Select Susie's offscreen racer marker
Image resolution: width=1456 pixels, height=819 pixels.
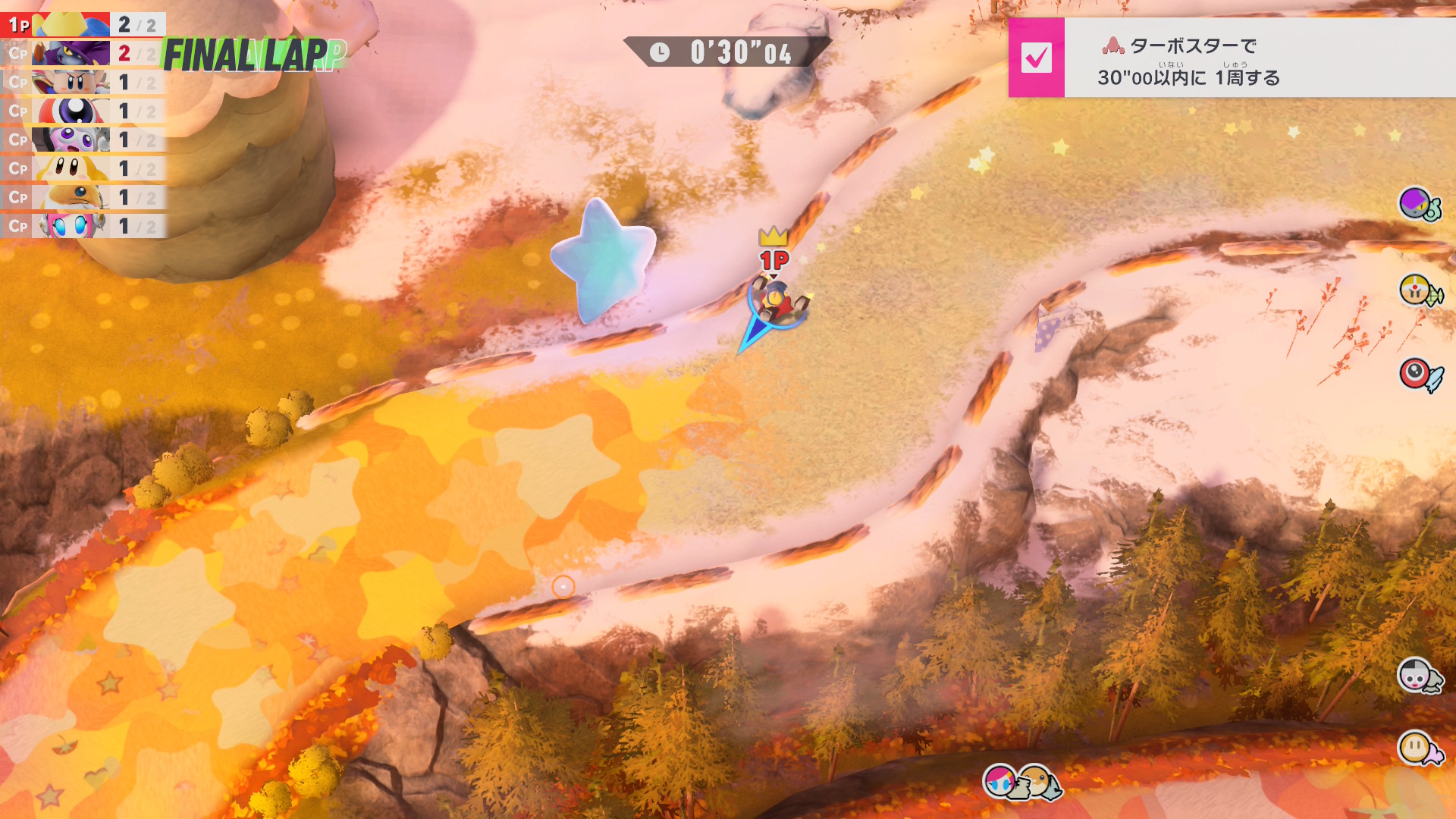1003,781
